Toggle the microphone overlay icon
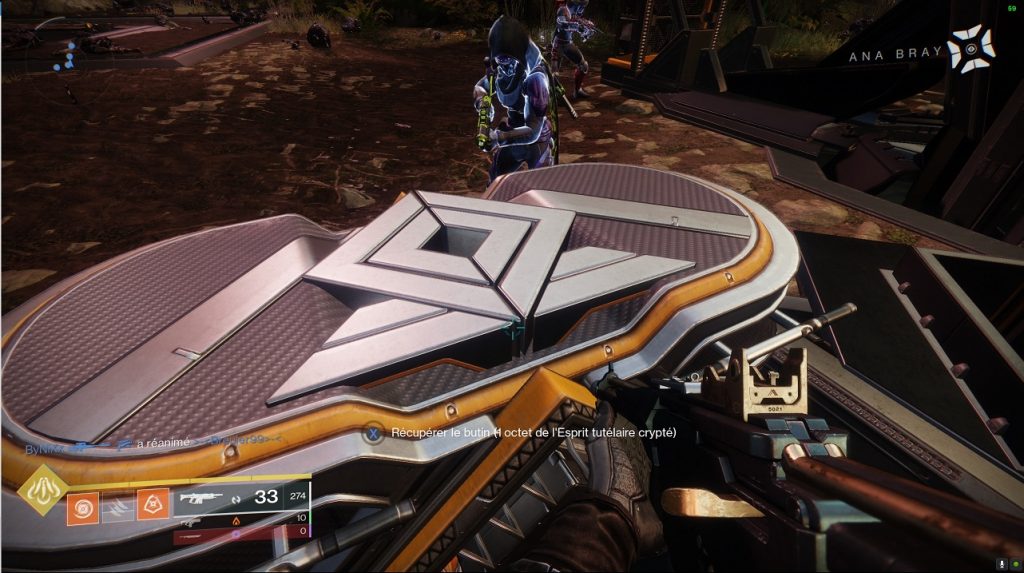The height and width of the screenshot is (573, 1024). pos(1003,564)
